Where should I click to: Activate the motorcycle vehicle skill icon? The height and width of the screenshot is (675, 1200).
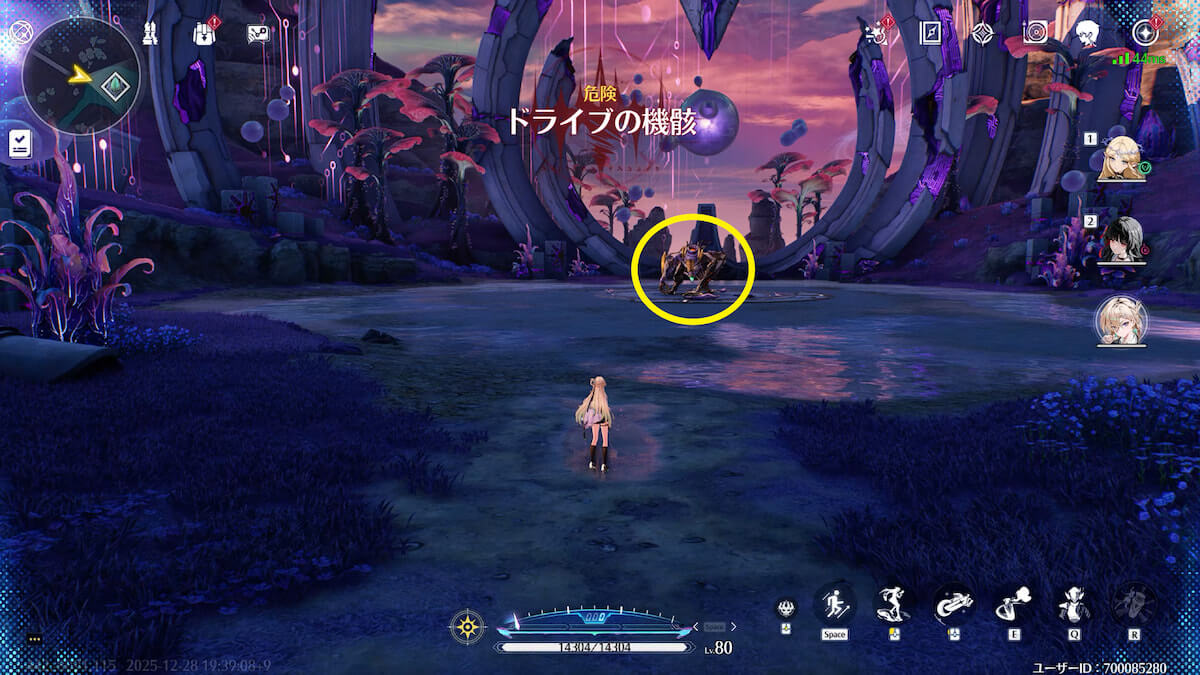tap(953, 603)
